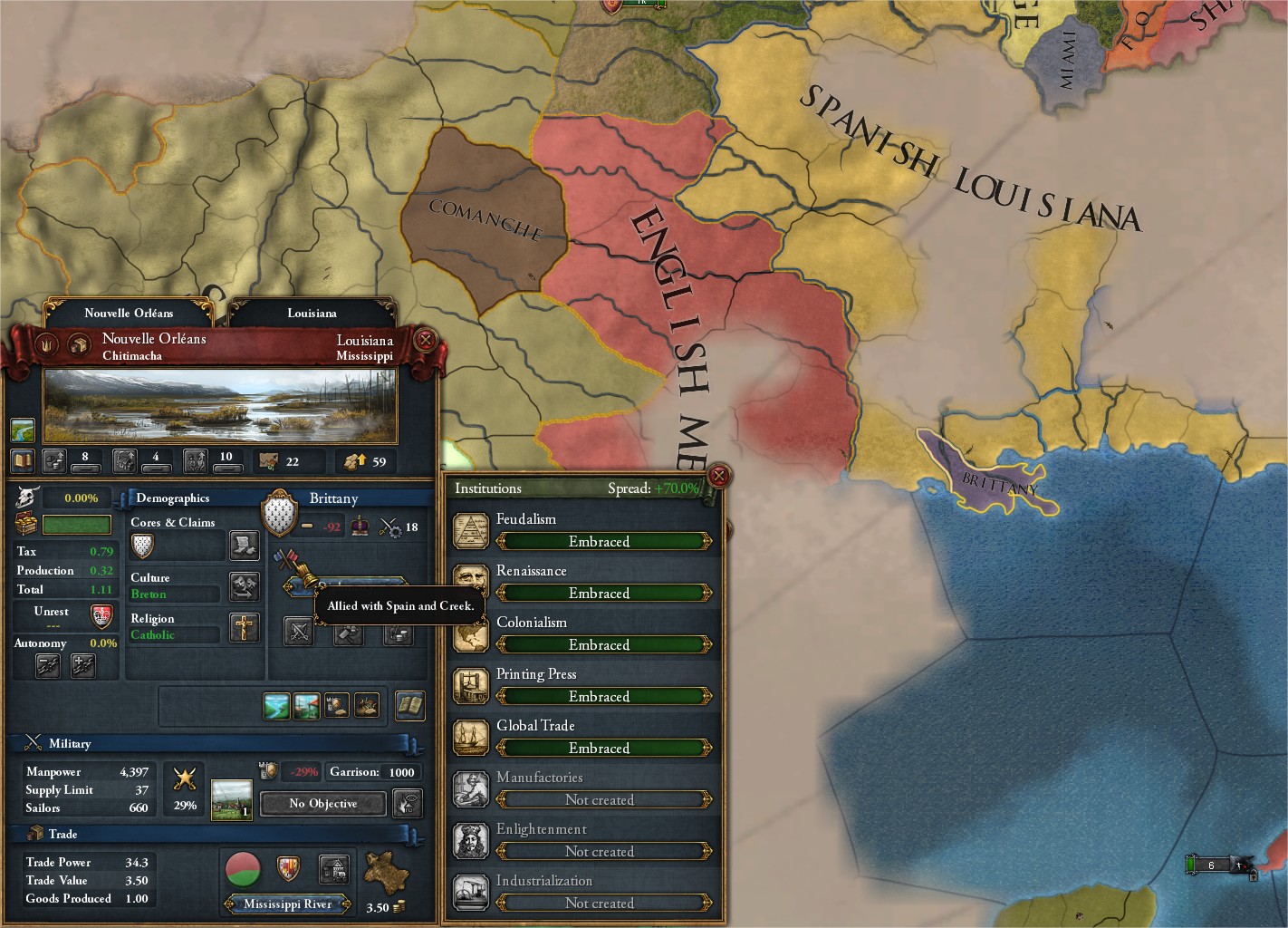Click the Printing Press institution icon
The height and width of the screenshot is (928, 1288).
[x=472, y=686]
